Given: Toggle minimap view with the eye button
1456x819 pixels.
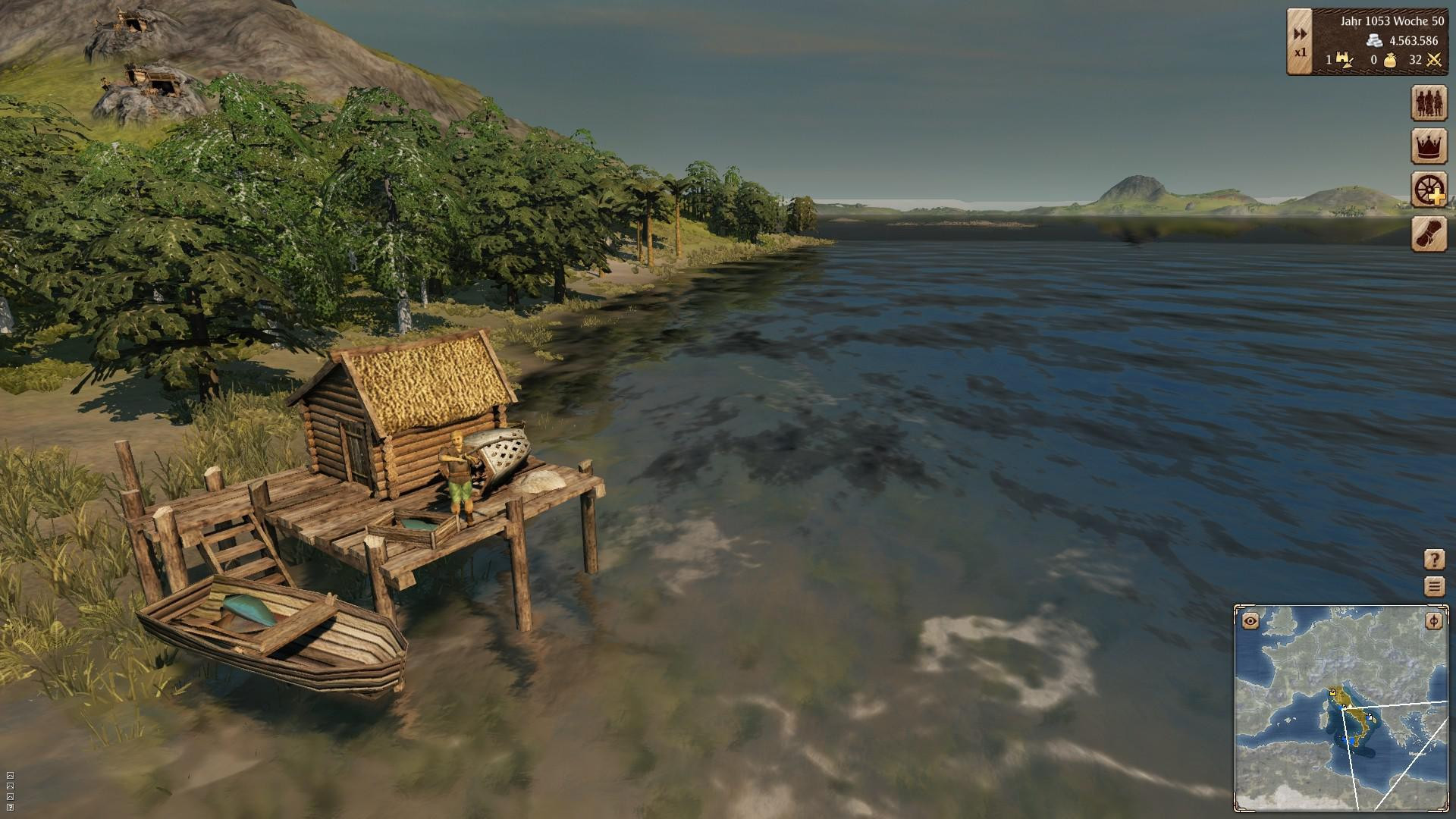Looking at the screenshot, I should (1250, 622).
